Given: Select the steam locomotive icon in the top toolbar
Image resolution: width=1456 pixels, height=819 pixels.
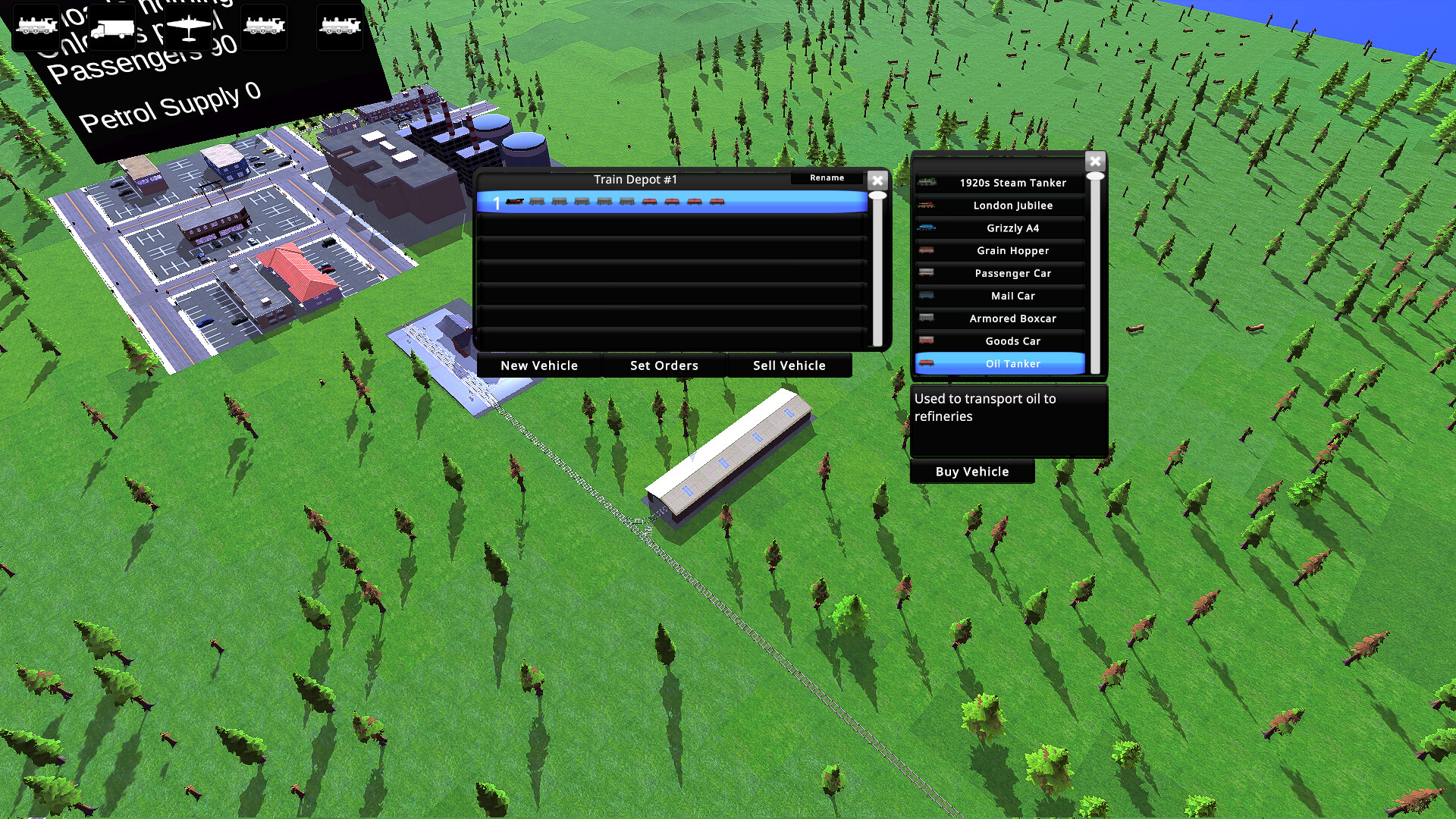Looking at the screenshot, I should coord(35,25).
